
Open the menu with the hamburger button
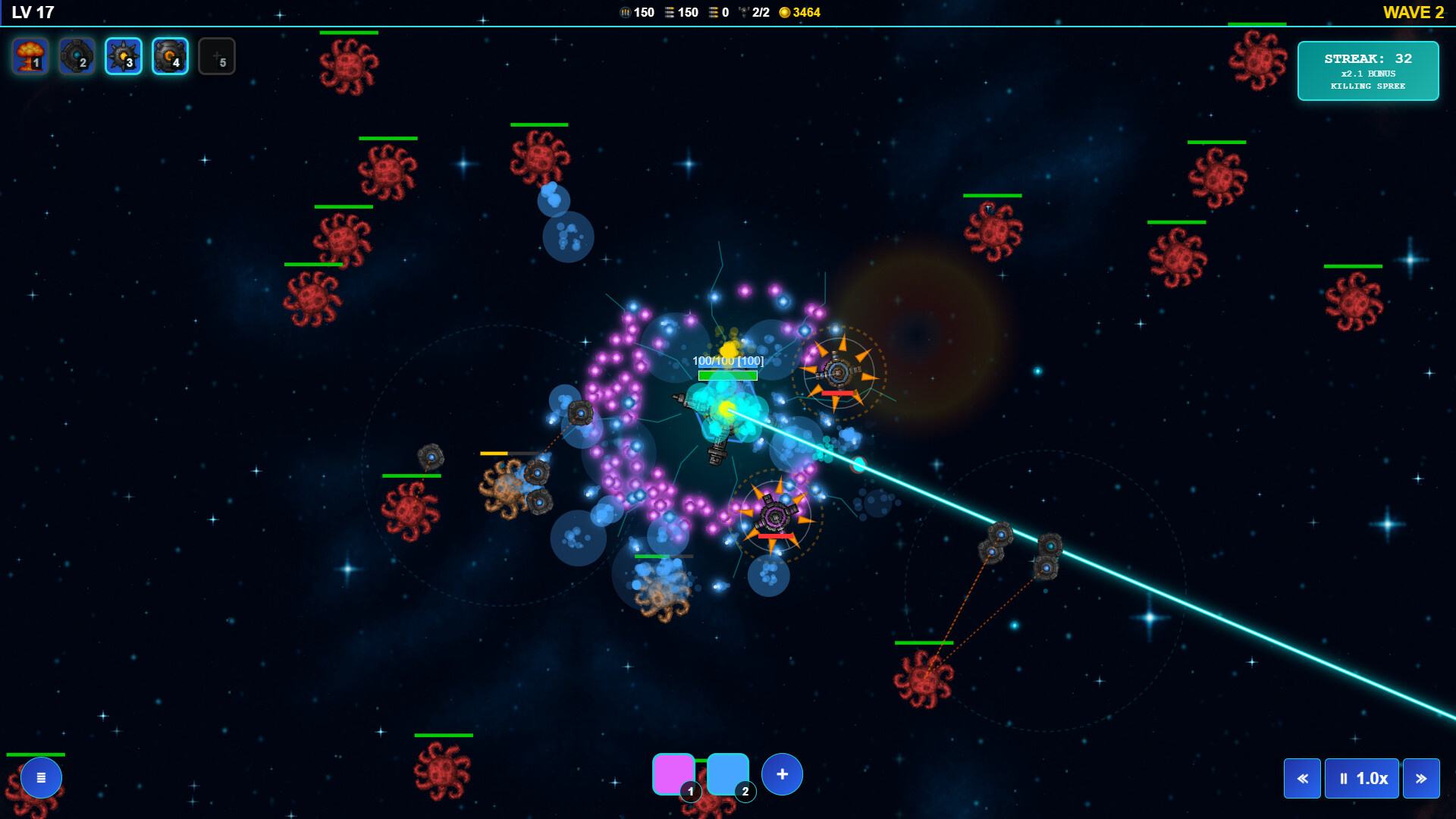tap(41, 777)
